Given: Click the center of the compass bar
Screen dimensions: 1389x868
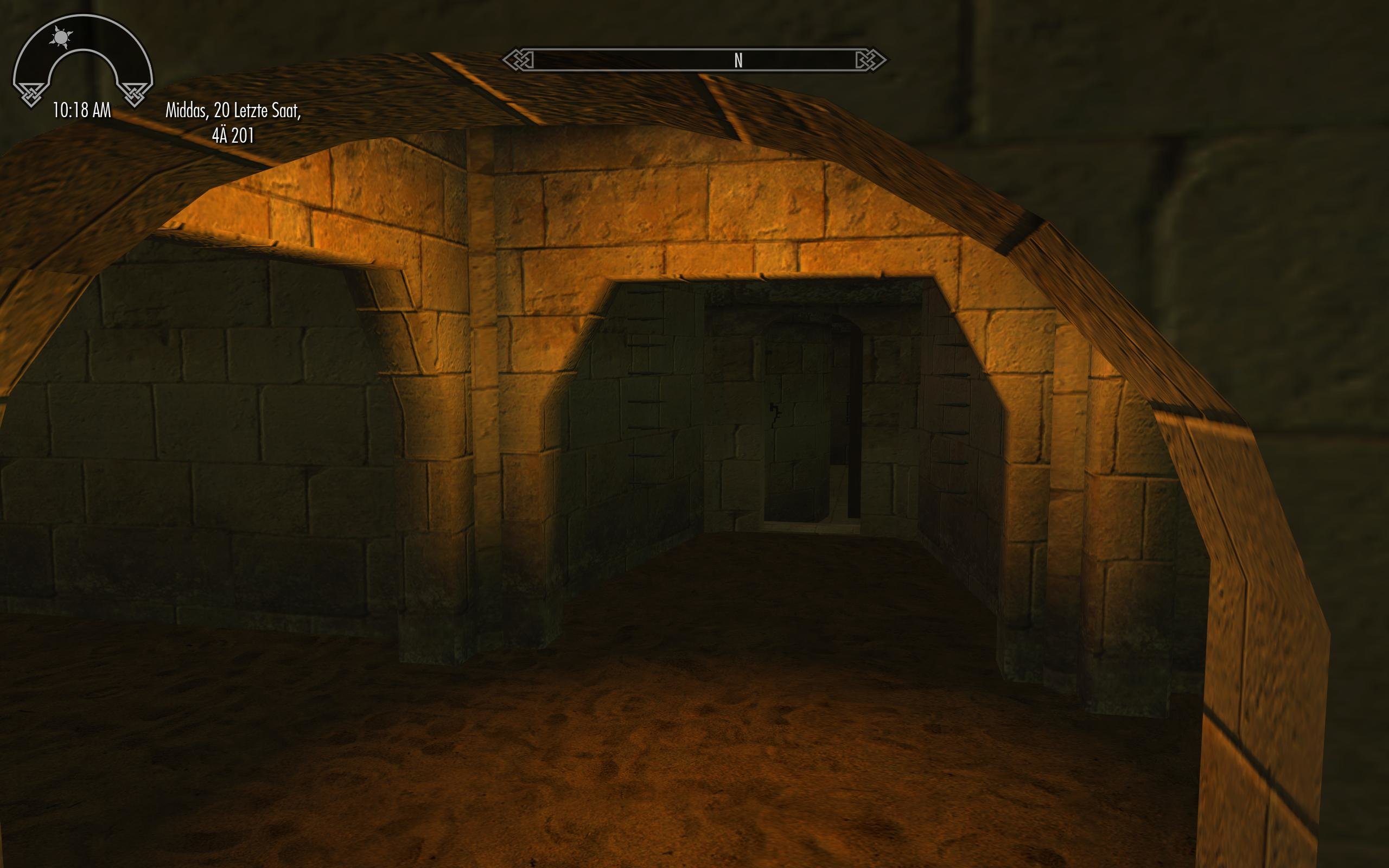Looking at the screenshot, I should coord(694,59).
